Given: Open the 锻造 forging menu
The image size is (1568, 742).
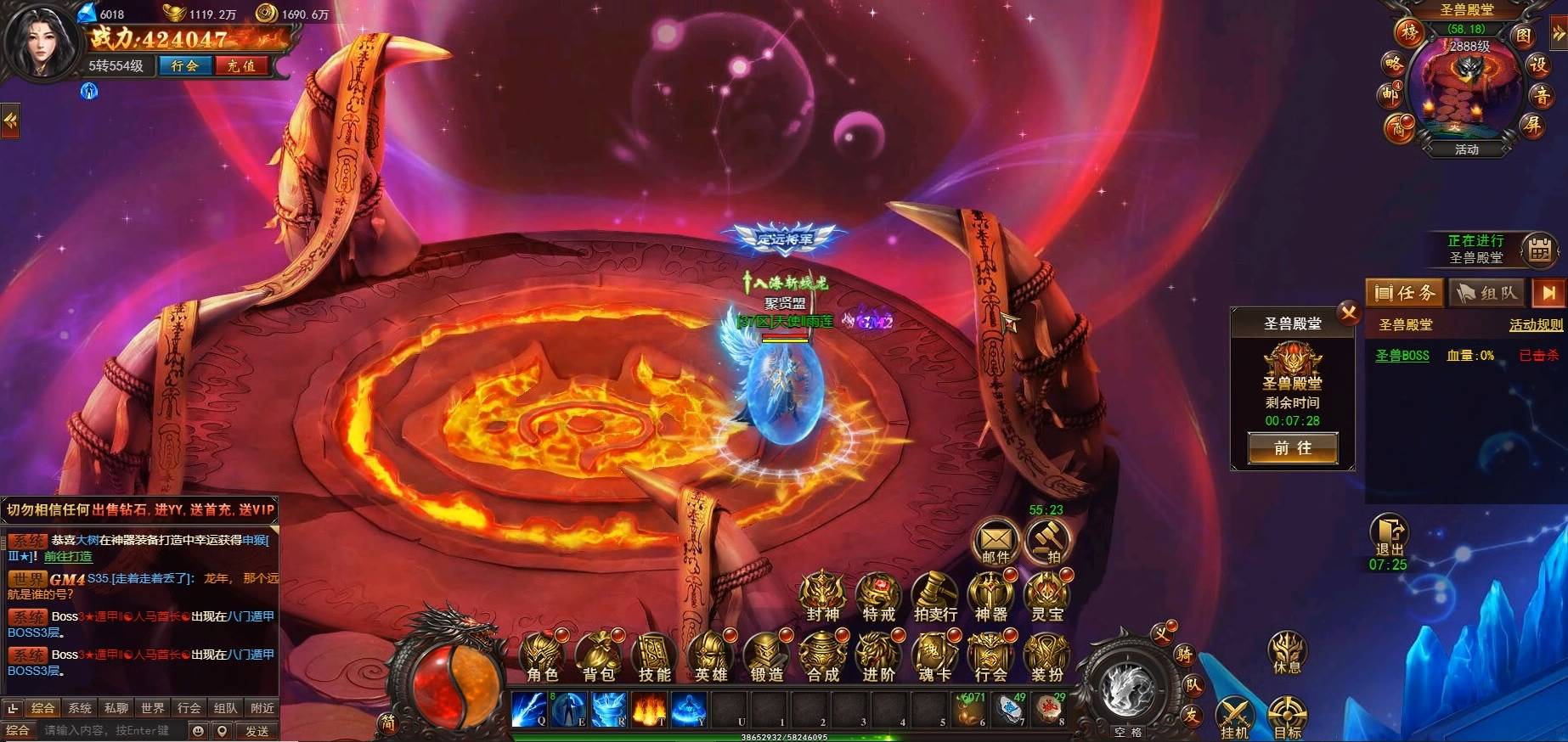Looking at the screenshot, I should click(766, 658).
